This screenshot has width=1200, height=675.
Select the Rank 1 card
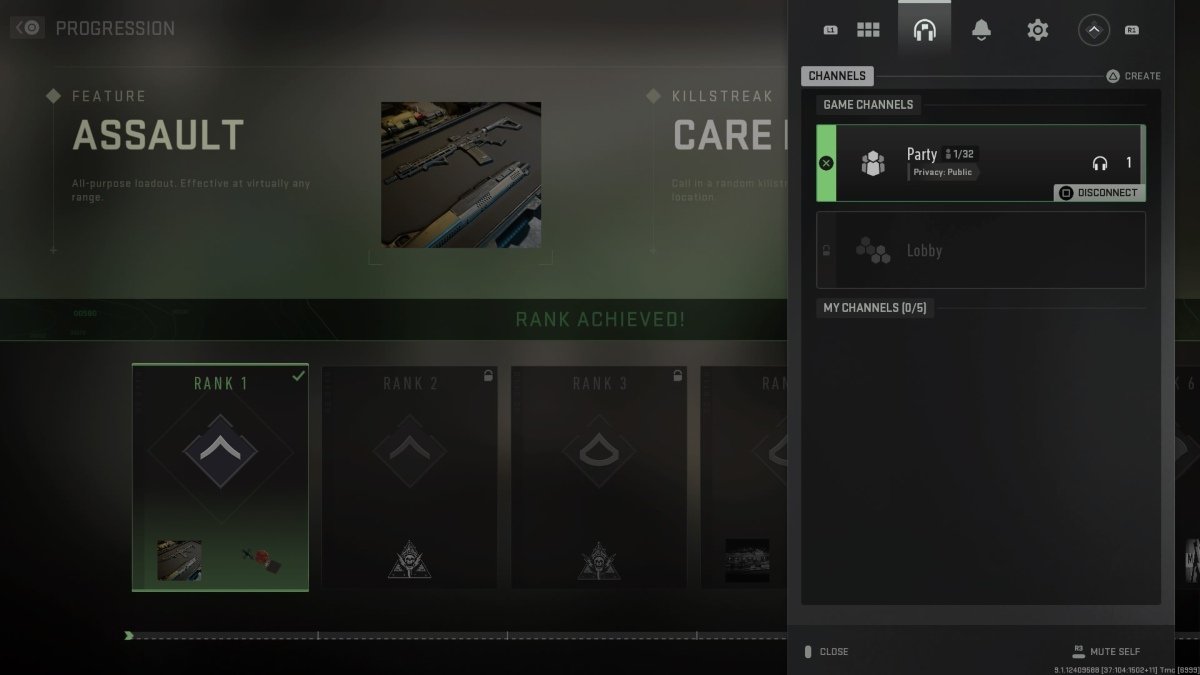(220, 476)
